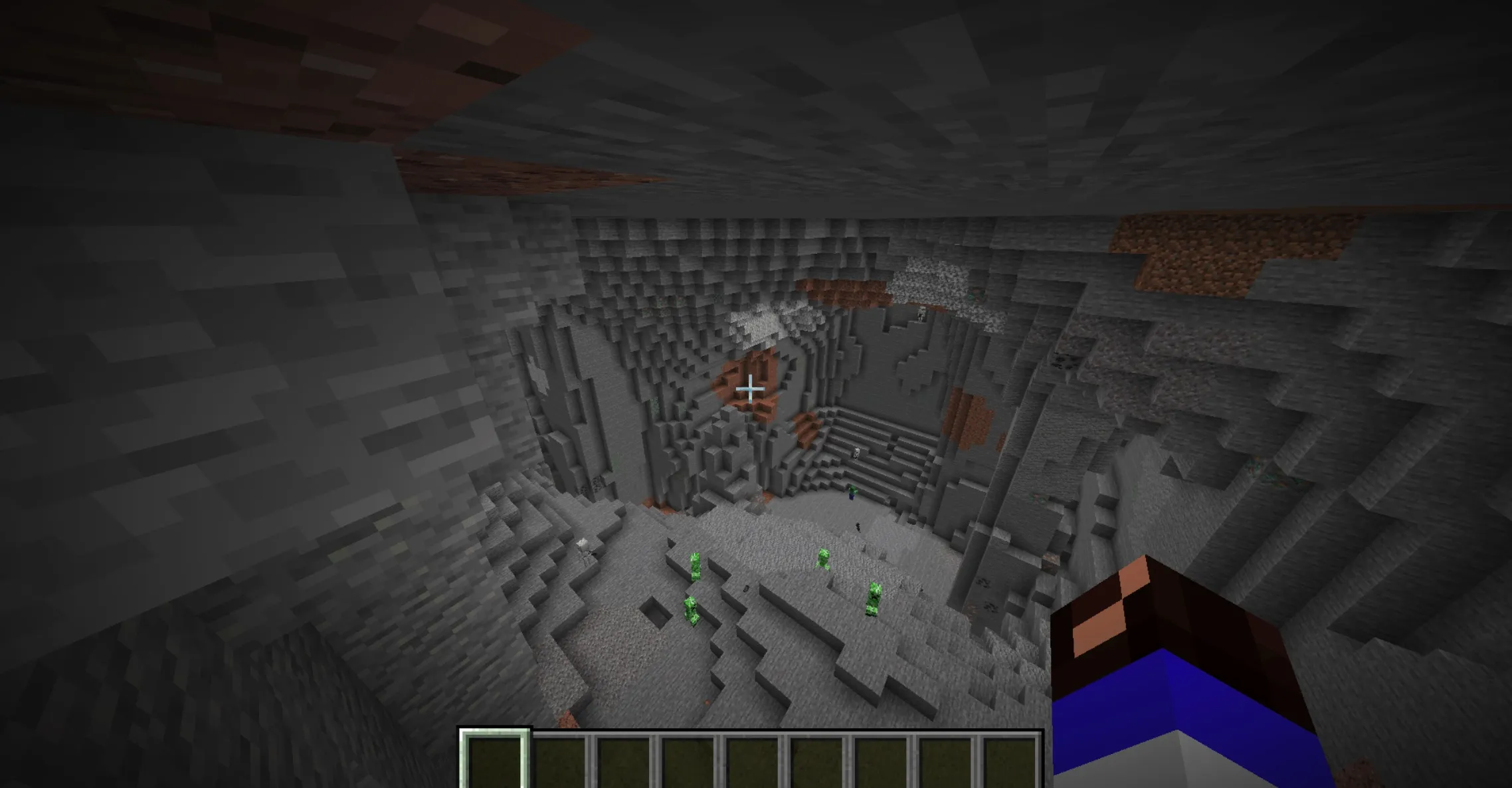Select the highlighted first hotbar slot
This screenshot has height=788, width=1512.
pyautogui.click(x=495, y=761)
